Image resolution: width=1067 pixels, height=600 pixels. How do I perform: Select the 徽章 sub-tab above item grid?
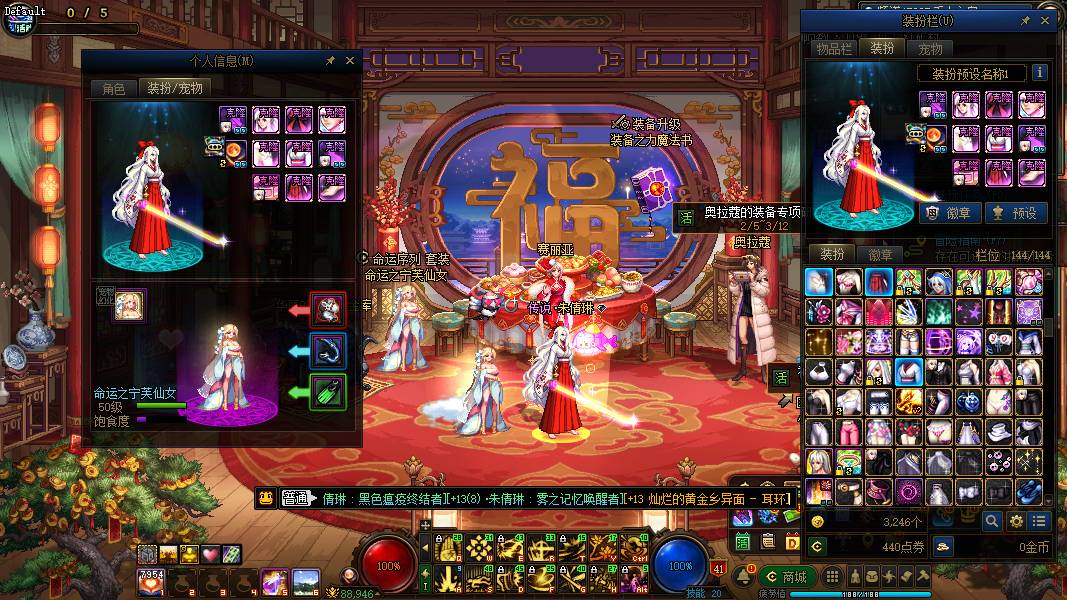[881, 255]
